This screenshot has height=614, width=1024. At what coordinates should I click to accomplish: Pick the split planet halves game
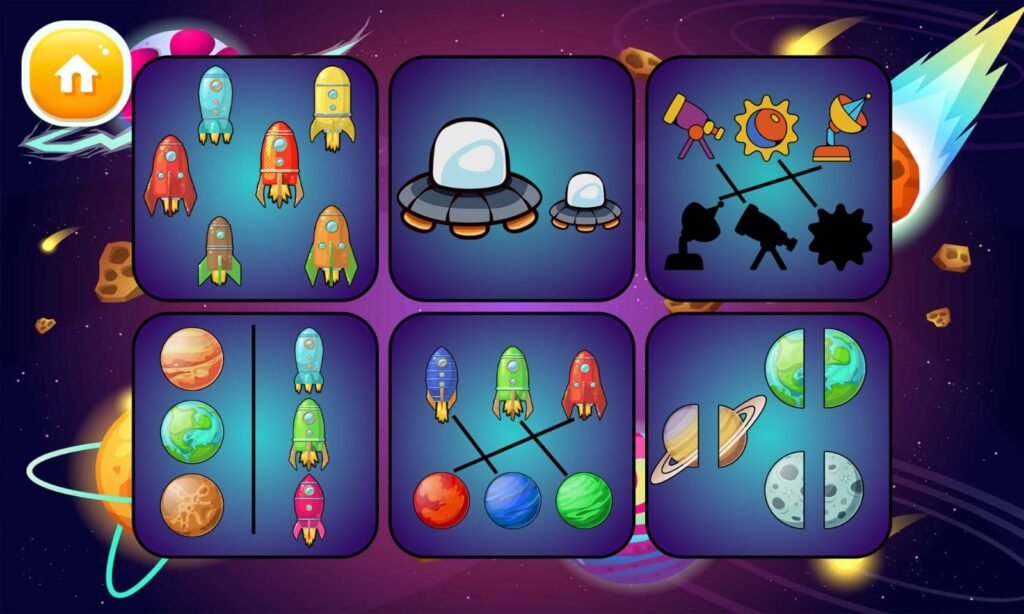pos(767,434)
